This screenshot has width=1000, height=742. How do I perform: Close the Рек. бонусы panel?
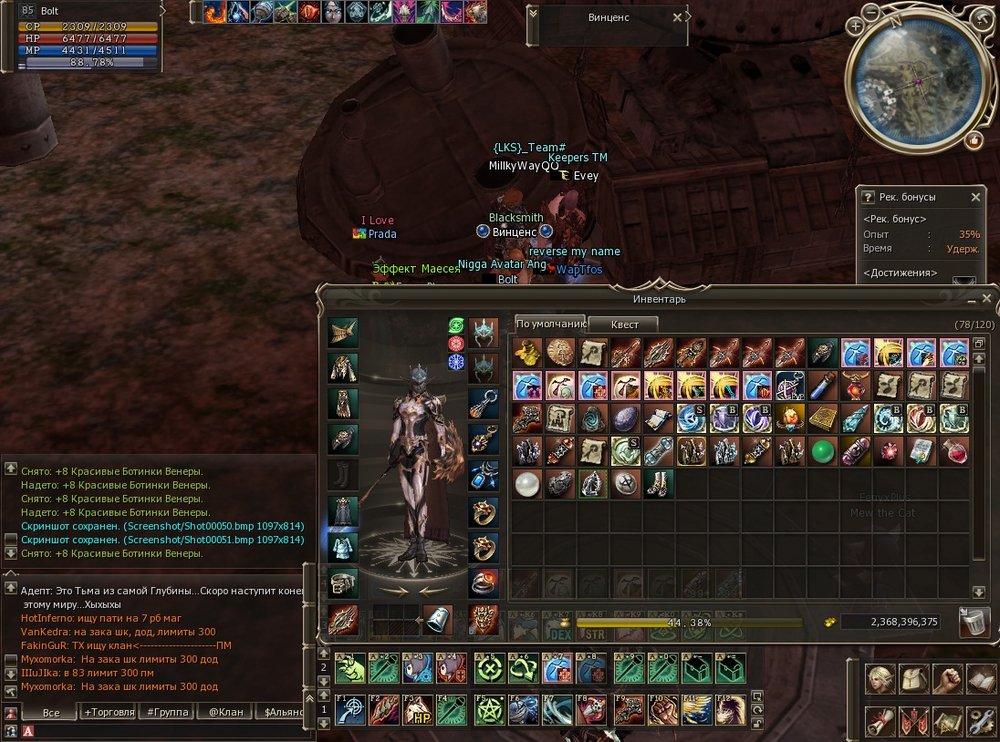click(x=977, y=198)
